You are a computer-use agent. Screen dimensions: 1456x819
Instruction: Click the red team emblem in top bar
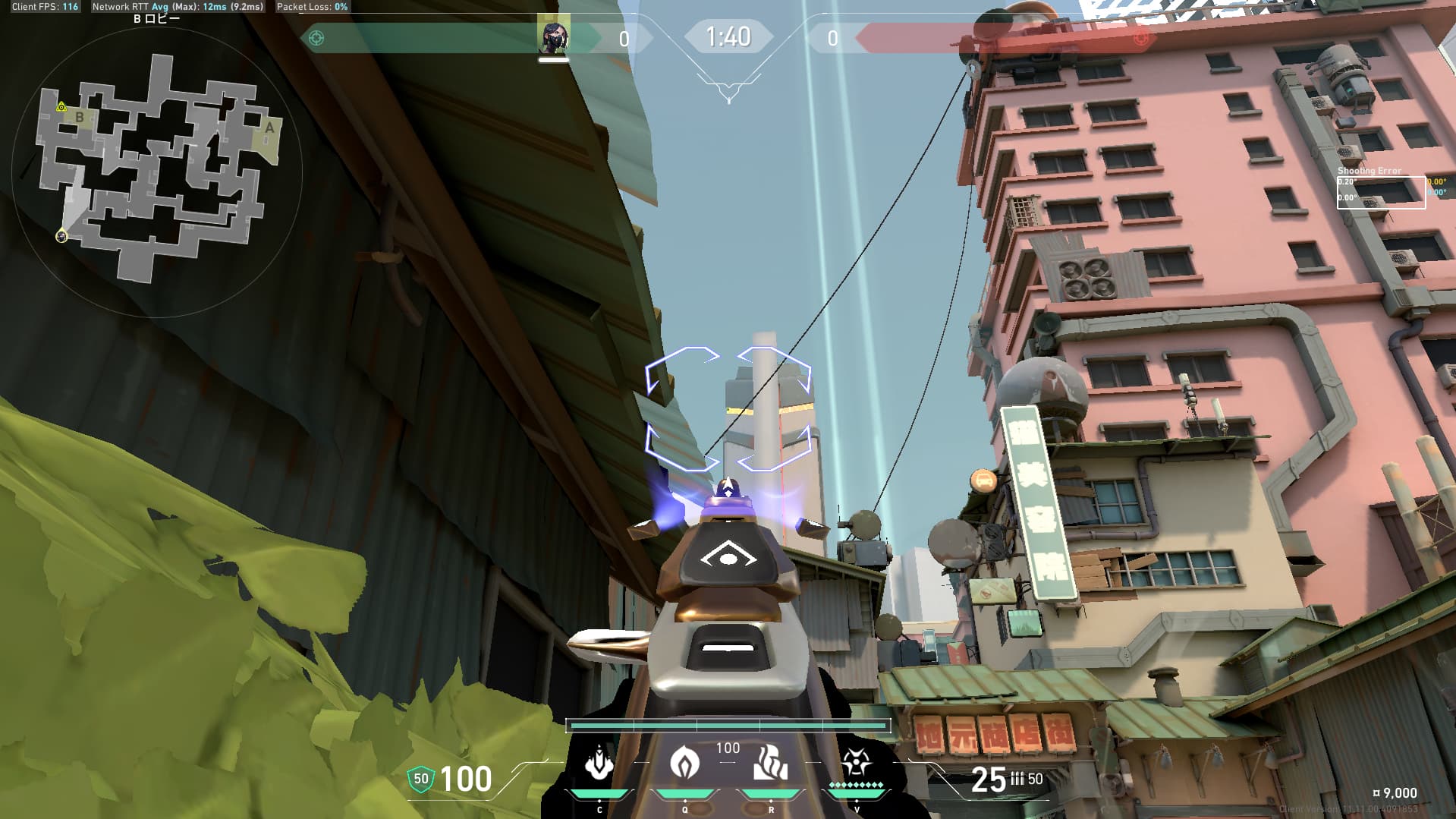coord(1140,38)
